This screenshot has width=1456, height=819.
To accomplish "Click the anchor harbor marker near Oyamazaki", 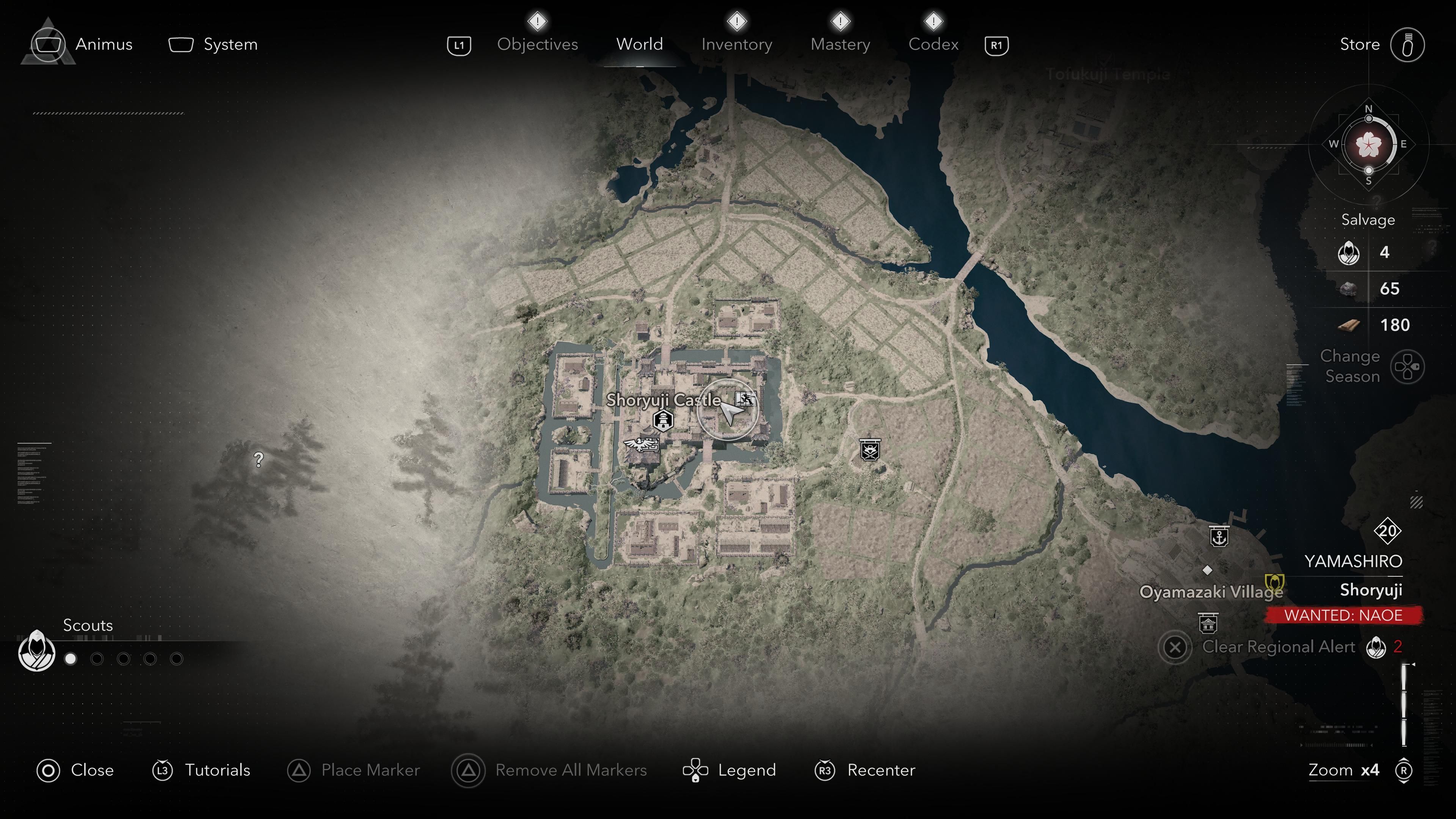I will click(x=1219, y=537).
